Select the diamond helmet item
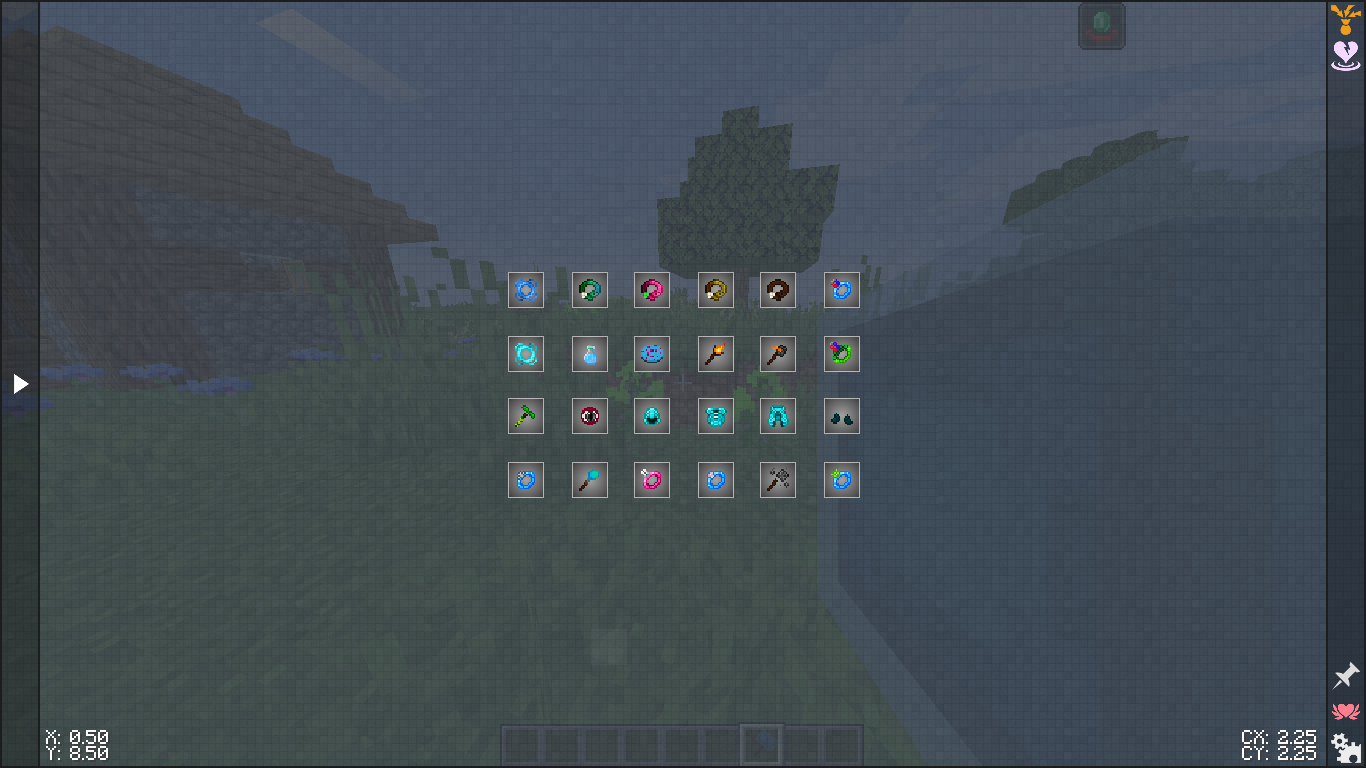 tap(652, 416)
